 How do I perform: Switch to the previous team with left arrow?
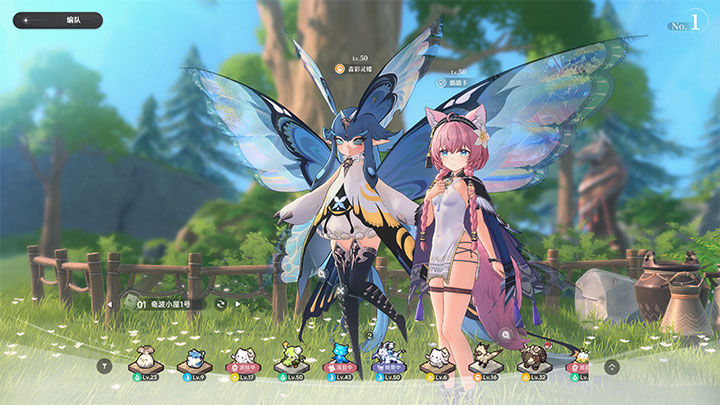tap(109, 303)
